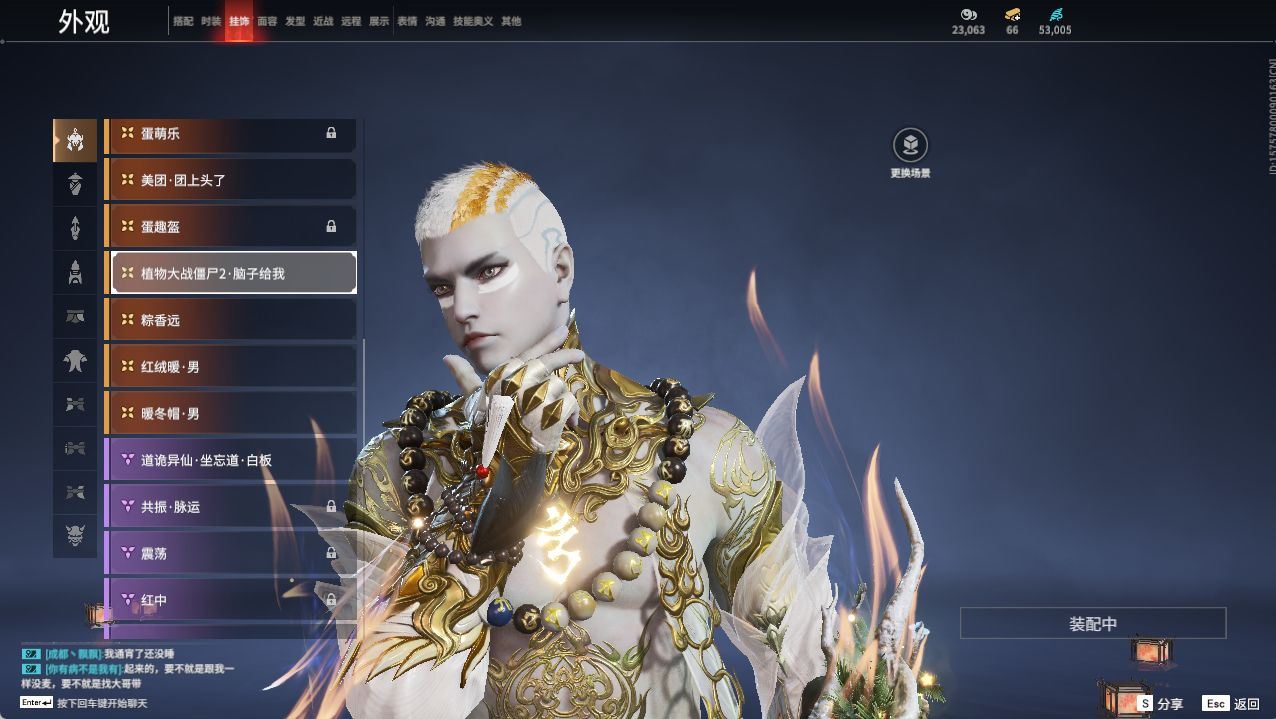Choose the 暖冬帽·男 accessory
1276x719 pixels.
click(232, 413)
